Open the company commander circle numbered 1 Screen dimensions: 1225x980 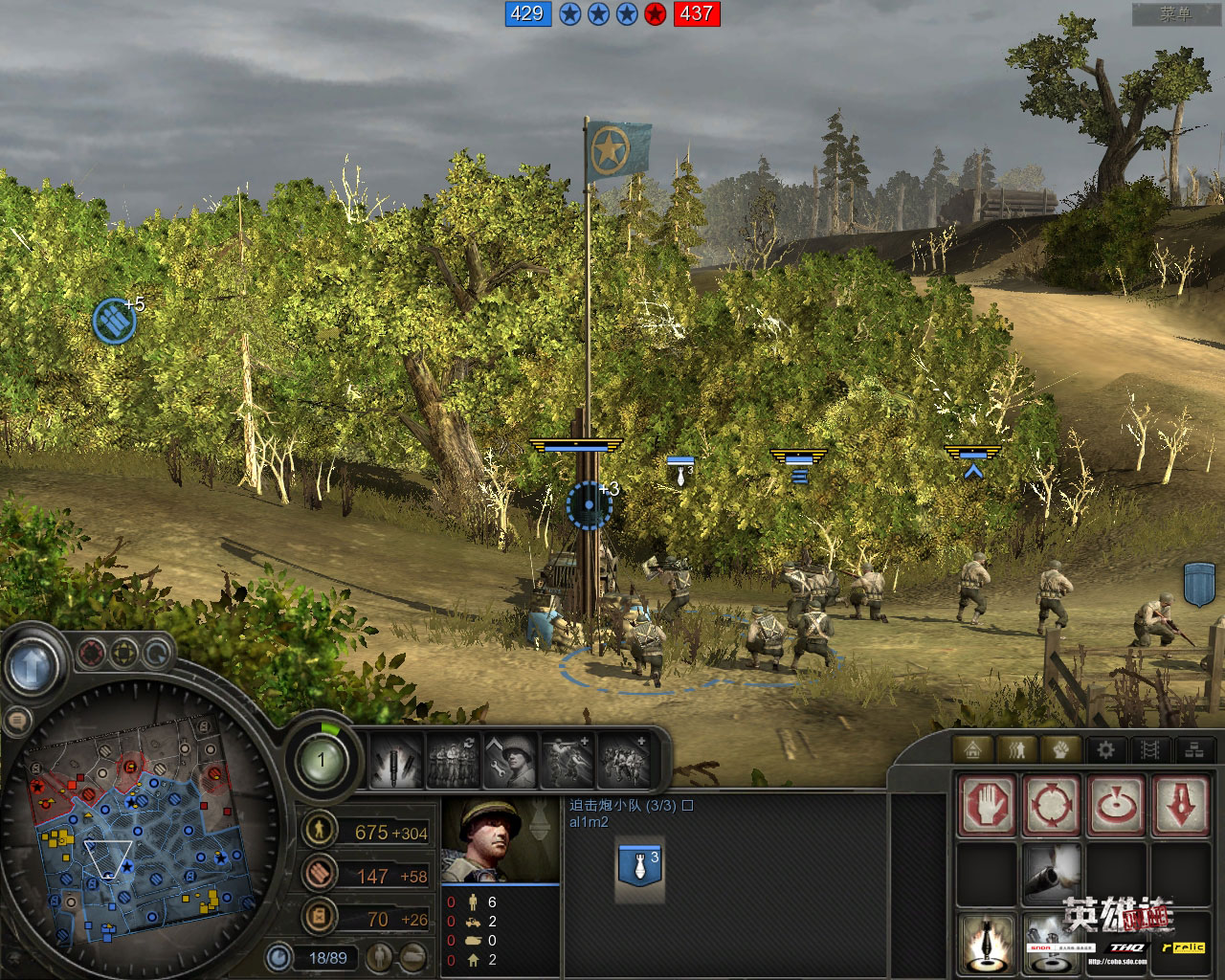tap(321, 761)
